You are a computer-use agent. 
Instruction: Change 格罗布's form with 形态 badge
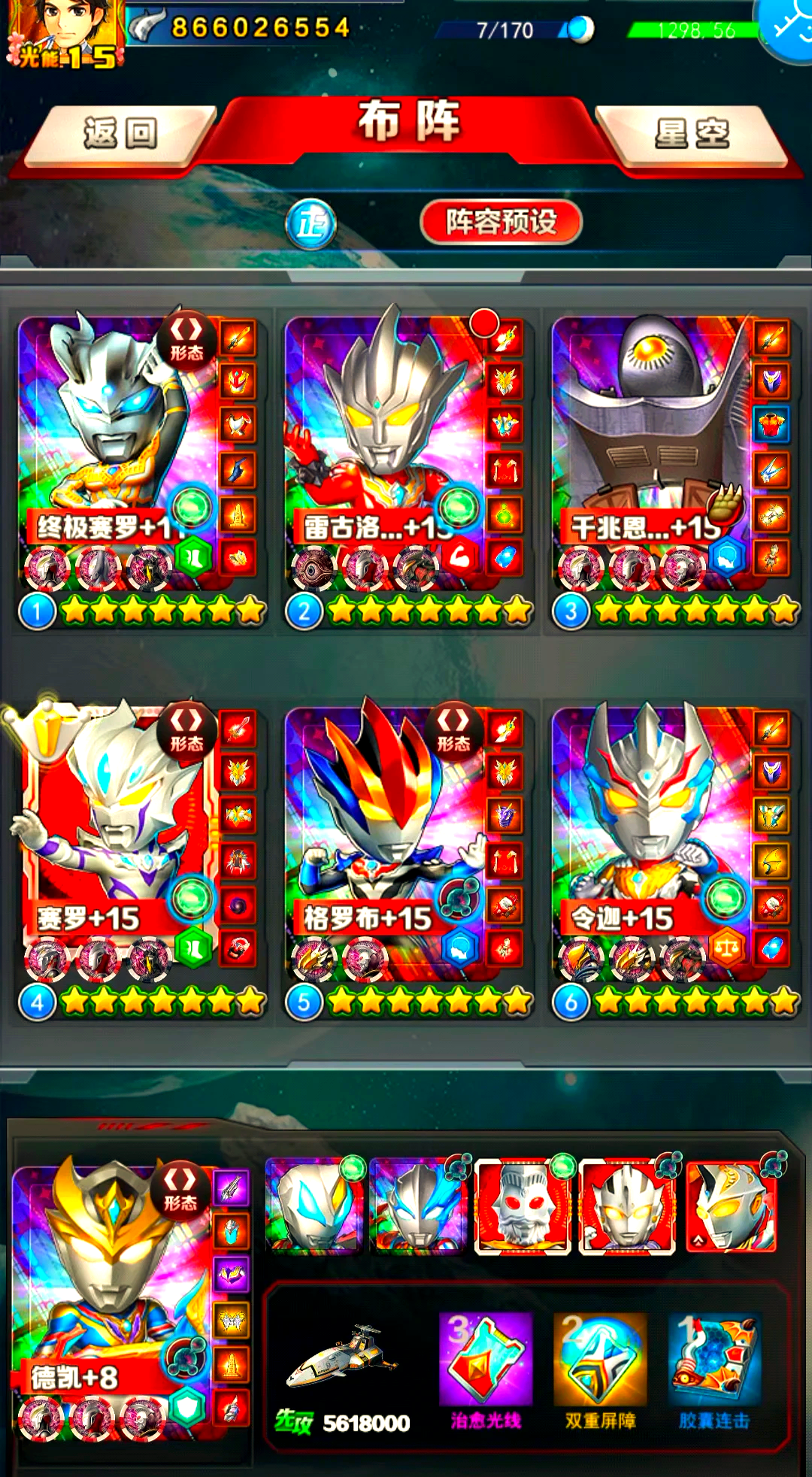pyautogui.click(x=453, y=730)
